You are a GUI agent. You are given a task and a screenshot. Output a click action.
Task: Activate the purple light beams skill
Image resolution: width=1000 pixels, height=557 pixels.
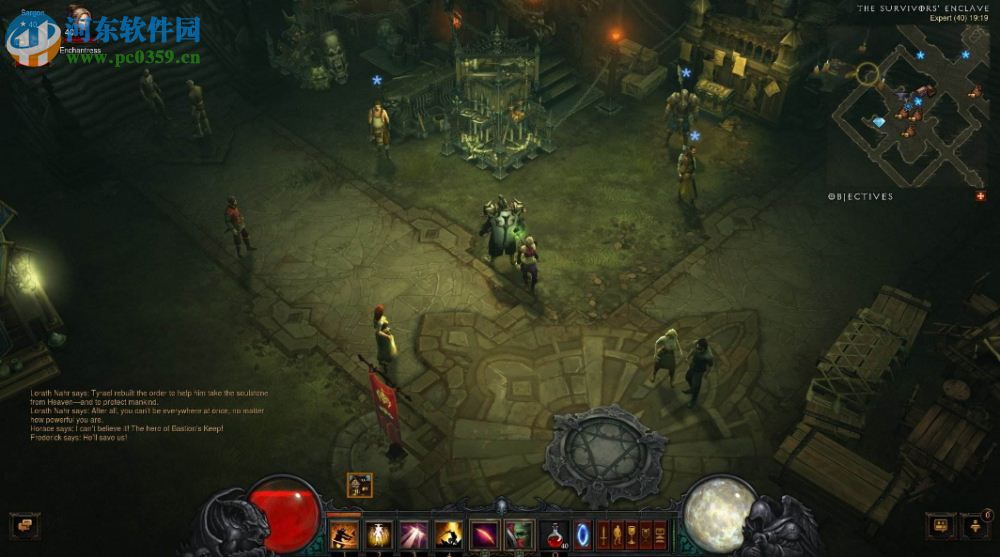413,534
